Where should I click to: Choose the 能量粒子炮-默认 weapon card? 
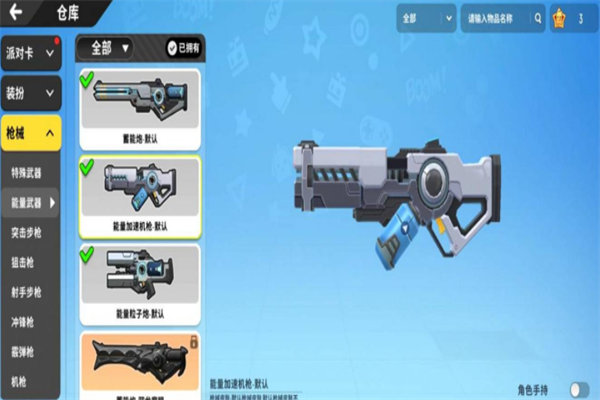(x=139, y=281)
